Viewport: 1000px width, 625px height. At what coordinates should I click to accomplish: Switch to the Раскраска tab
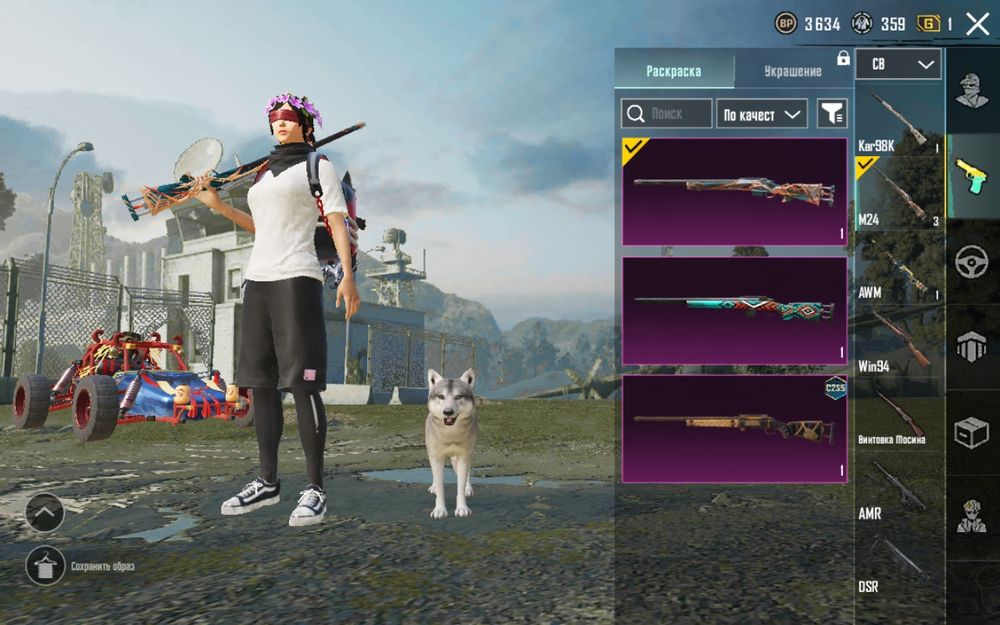pos(673,71)
